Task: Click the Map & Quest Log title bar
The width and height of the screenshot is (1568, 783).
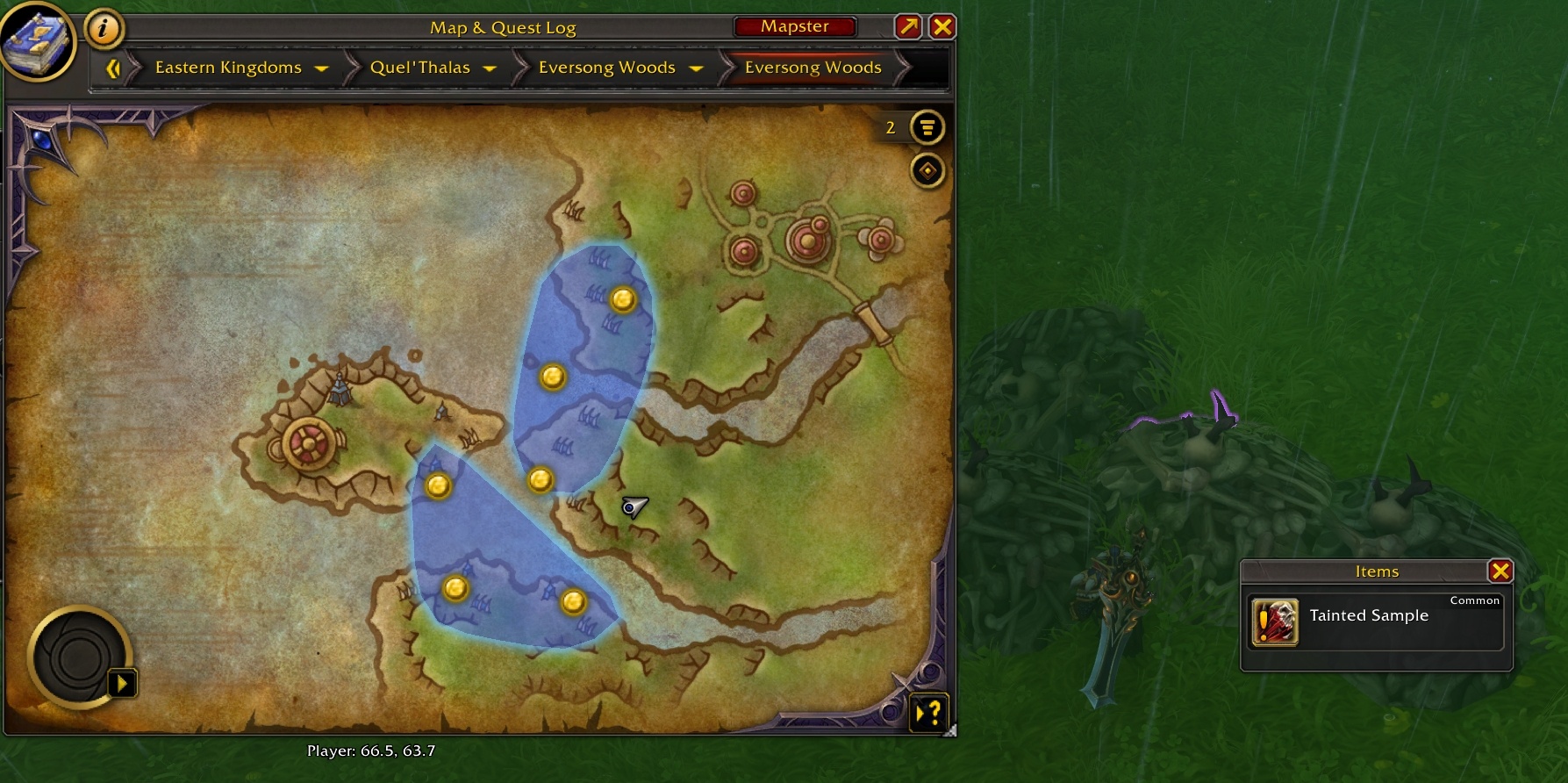Action: 502,27
